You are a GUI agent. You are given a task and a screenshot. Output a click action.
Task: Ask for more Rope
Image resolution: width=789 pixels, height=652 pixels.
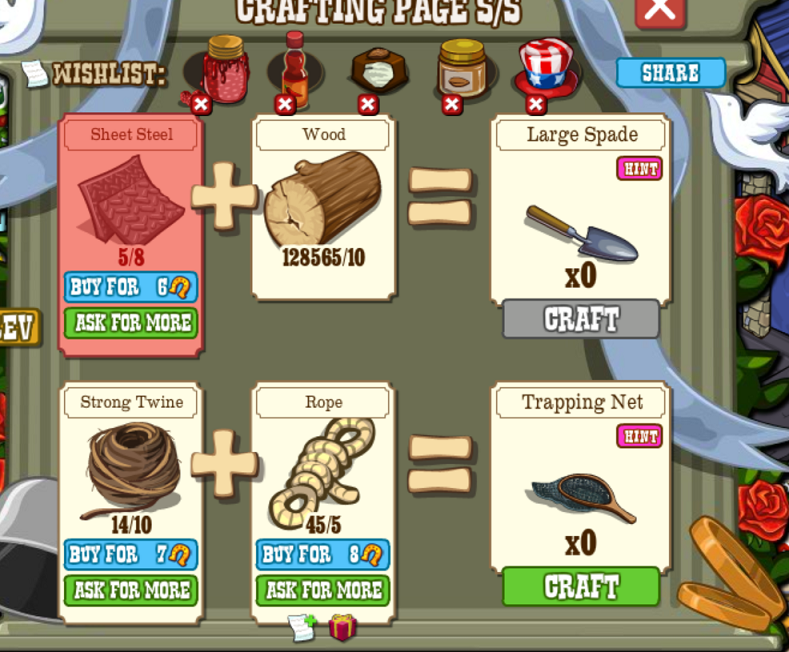323,590
